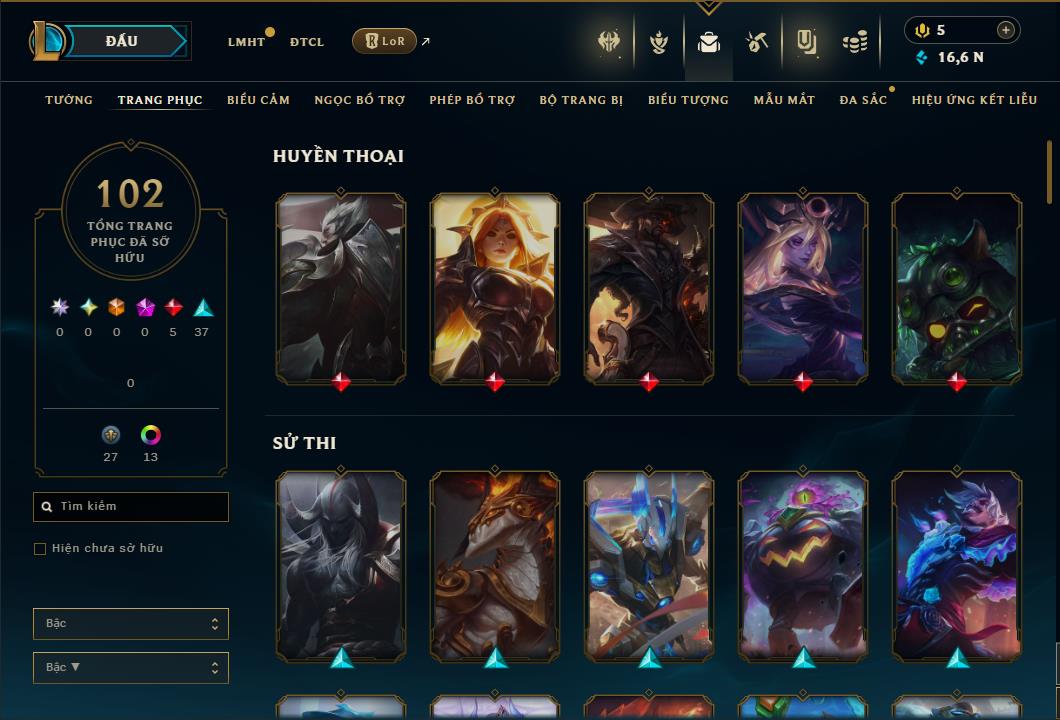This screenshot has height=720, width=1060.
Task: Open the LMHT home tab
Action: click(x=246, y=42)
